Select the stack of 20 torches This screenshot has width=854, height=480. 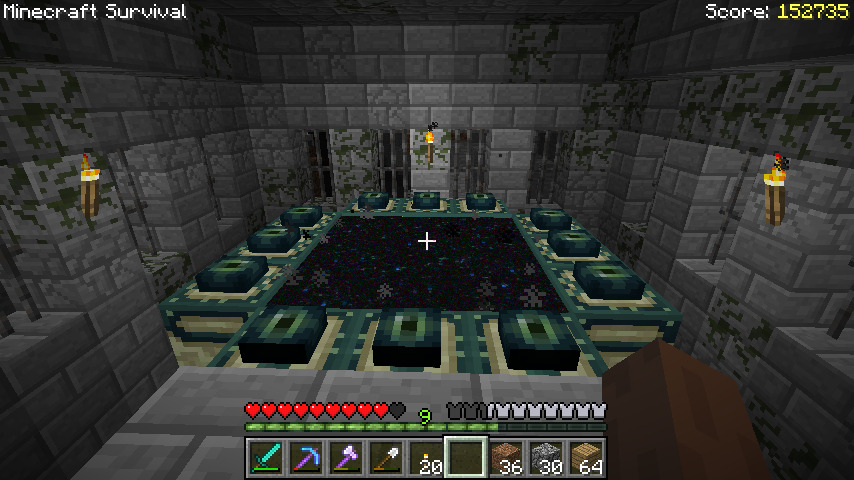click(425, 458)
